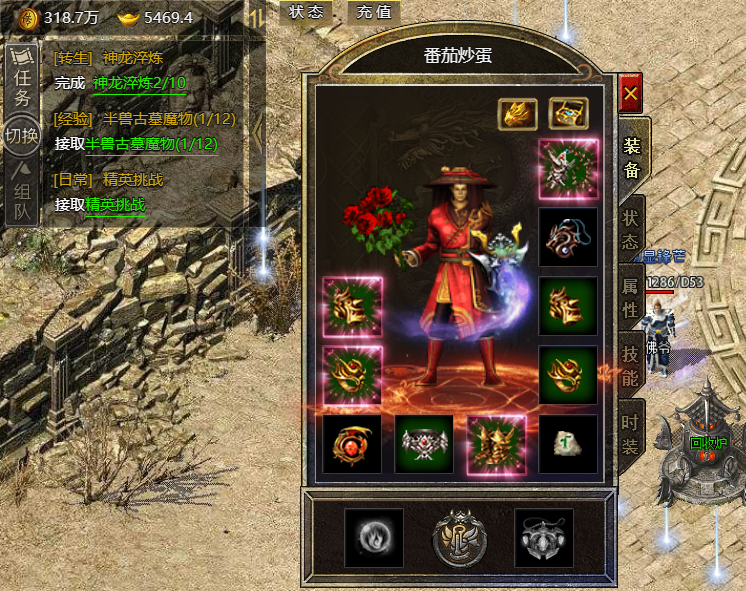Screen dimensions: 746x591
Task: Click the grey flame orb slot
Action: point(374,538)
